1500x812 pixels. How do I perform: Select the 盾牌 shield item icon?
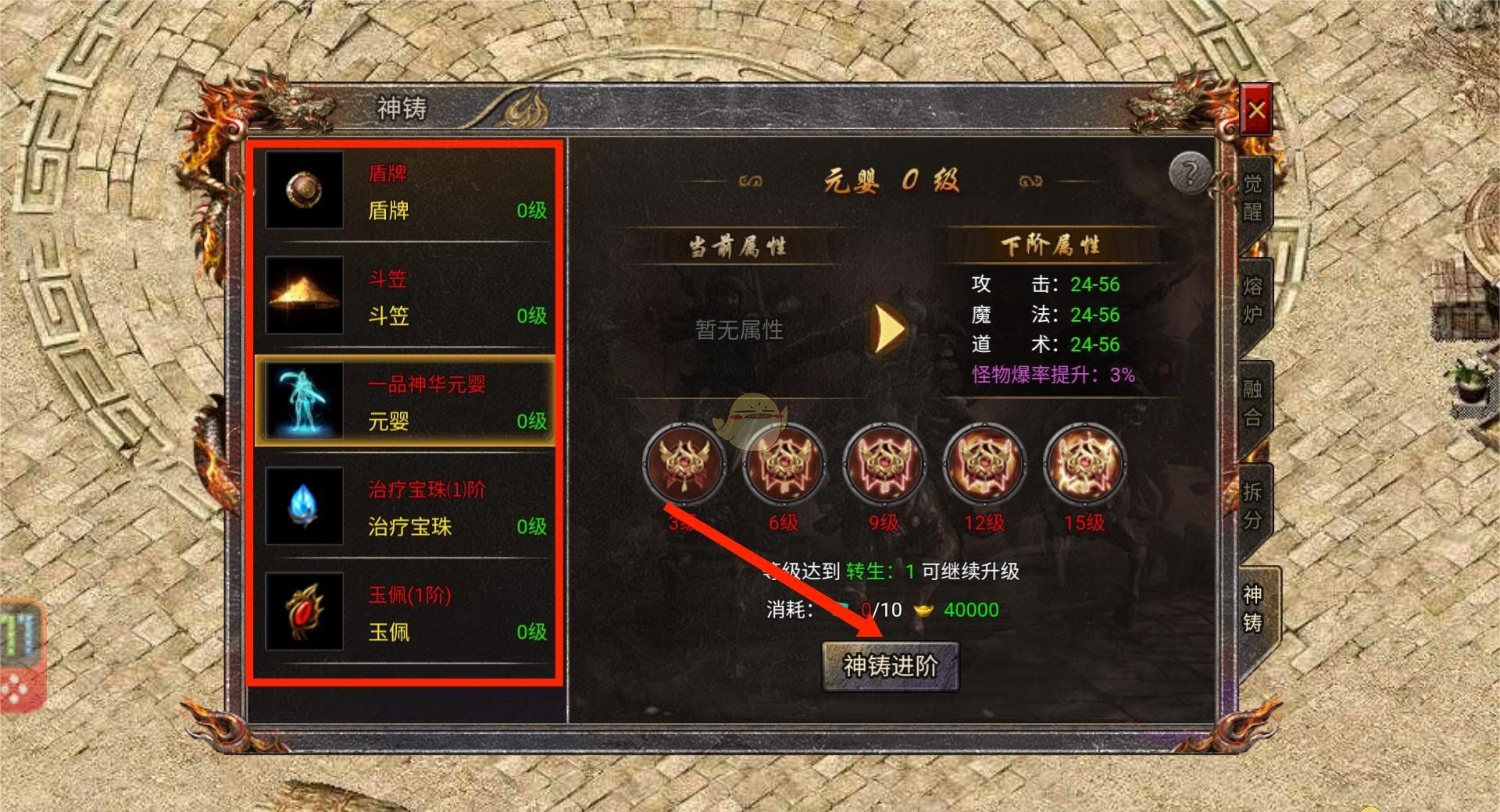305,191
